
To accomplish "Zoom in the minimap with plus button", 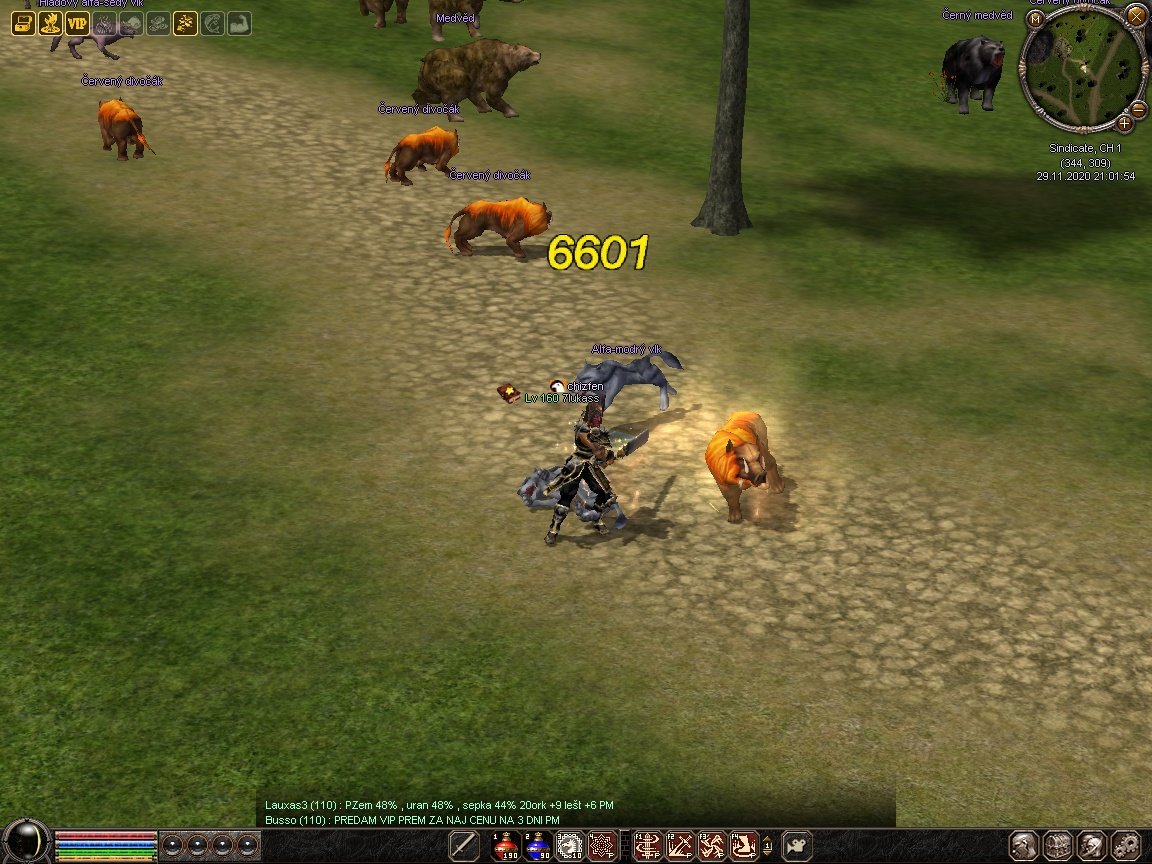I will pos(1124,123).
